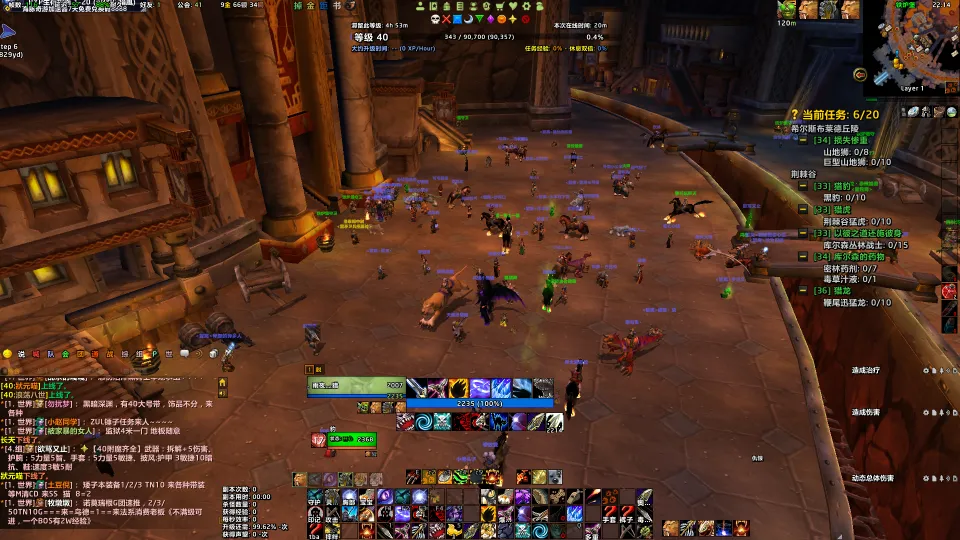Select the skull raid target marker
This screenshot has height=540, width=960.
(x=436, y=19)
